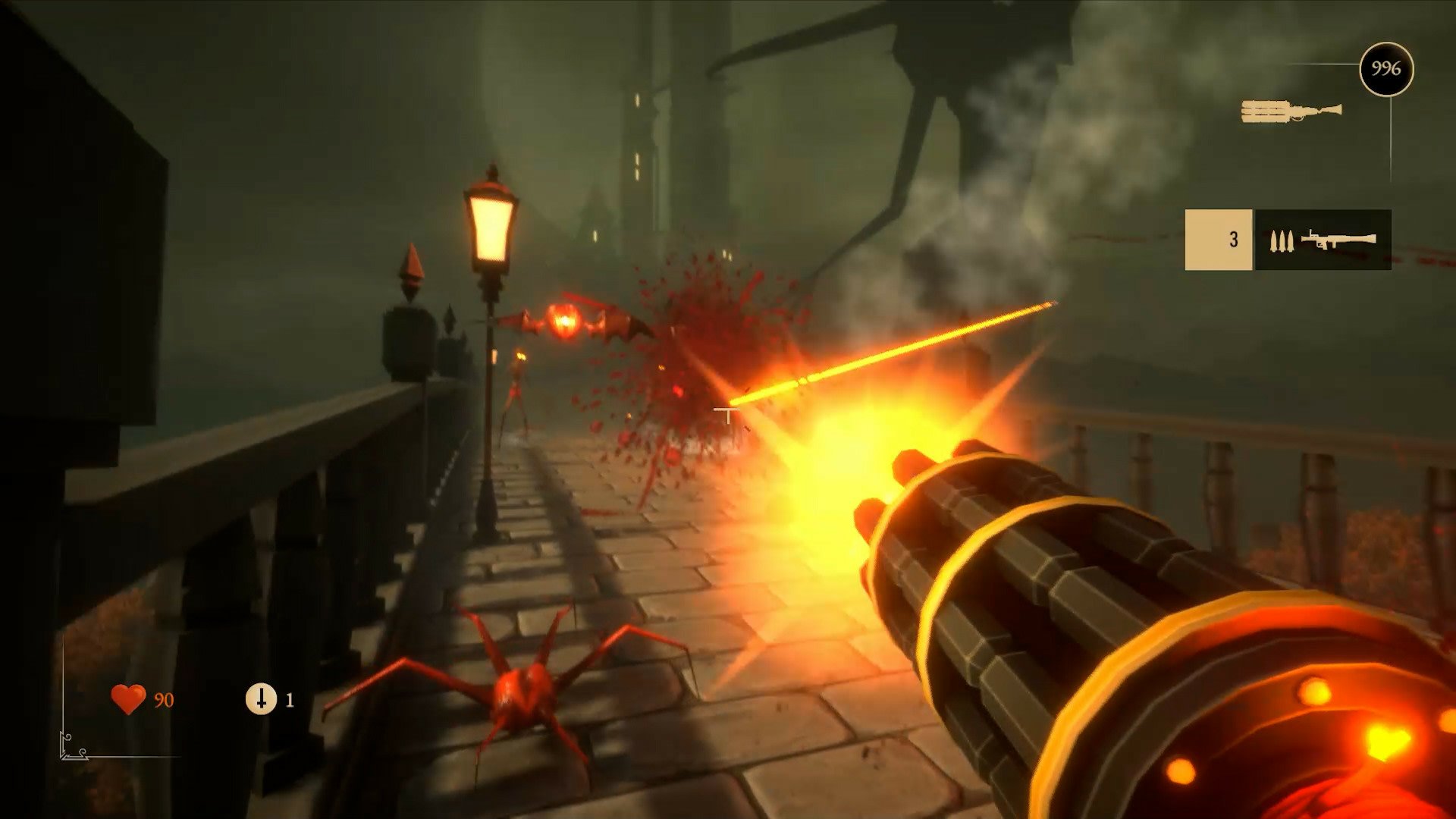Viewport: 1456px width, 819px height.
Task: Select the minigun weapon icon
Action: tap(1291, 112)
